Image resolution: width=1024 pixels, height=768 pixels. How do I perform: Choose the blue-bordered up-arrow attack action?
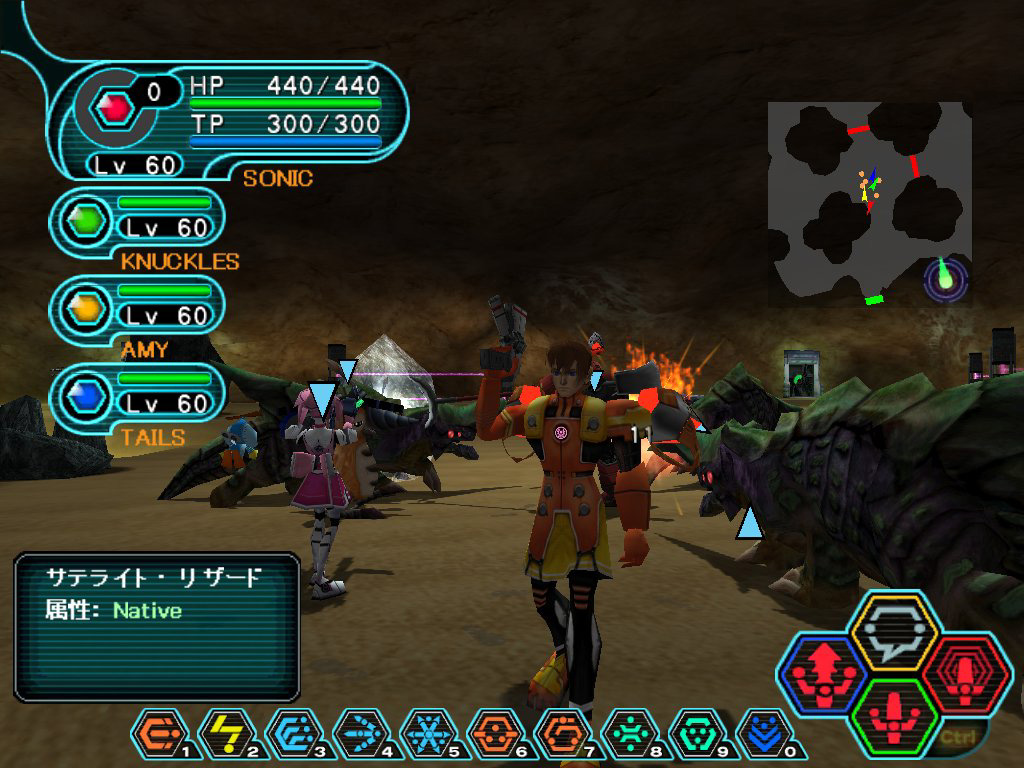(823, 676)
